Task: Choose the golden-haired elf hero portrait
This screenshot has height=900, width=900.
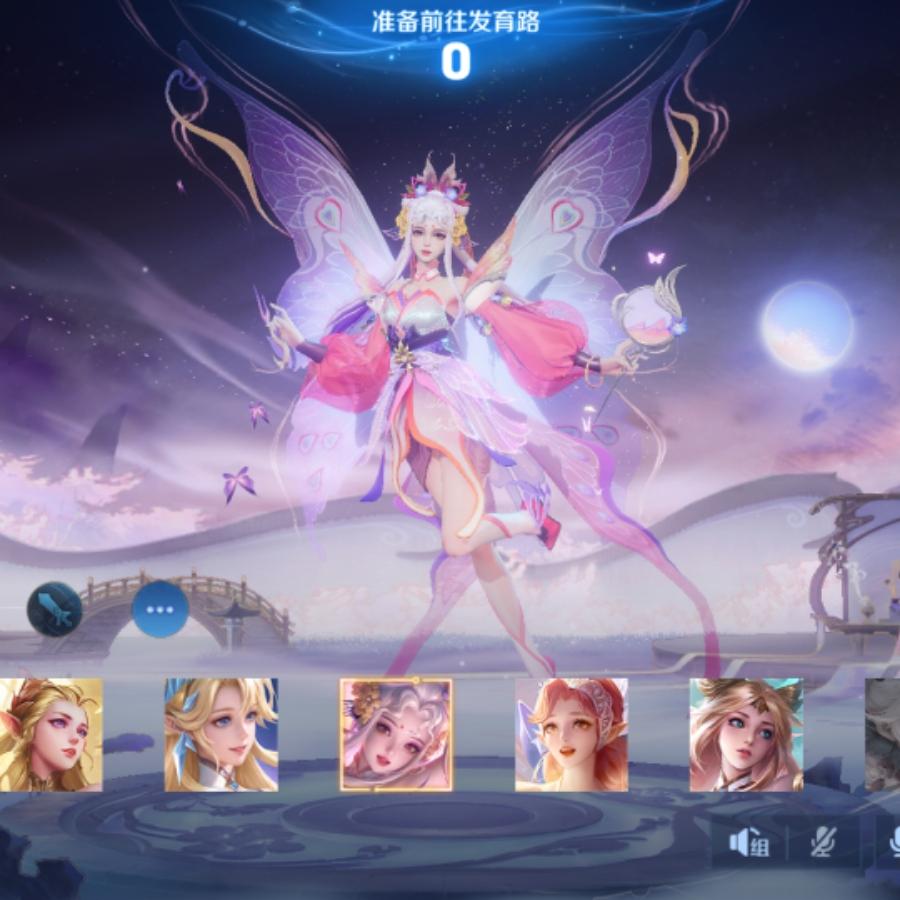Action: click(50, 734)
